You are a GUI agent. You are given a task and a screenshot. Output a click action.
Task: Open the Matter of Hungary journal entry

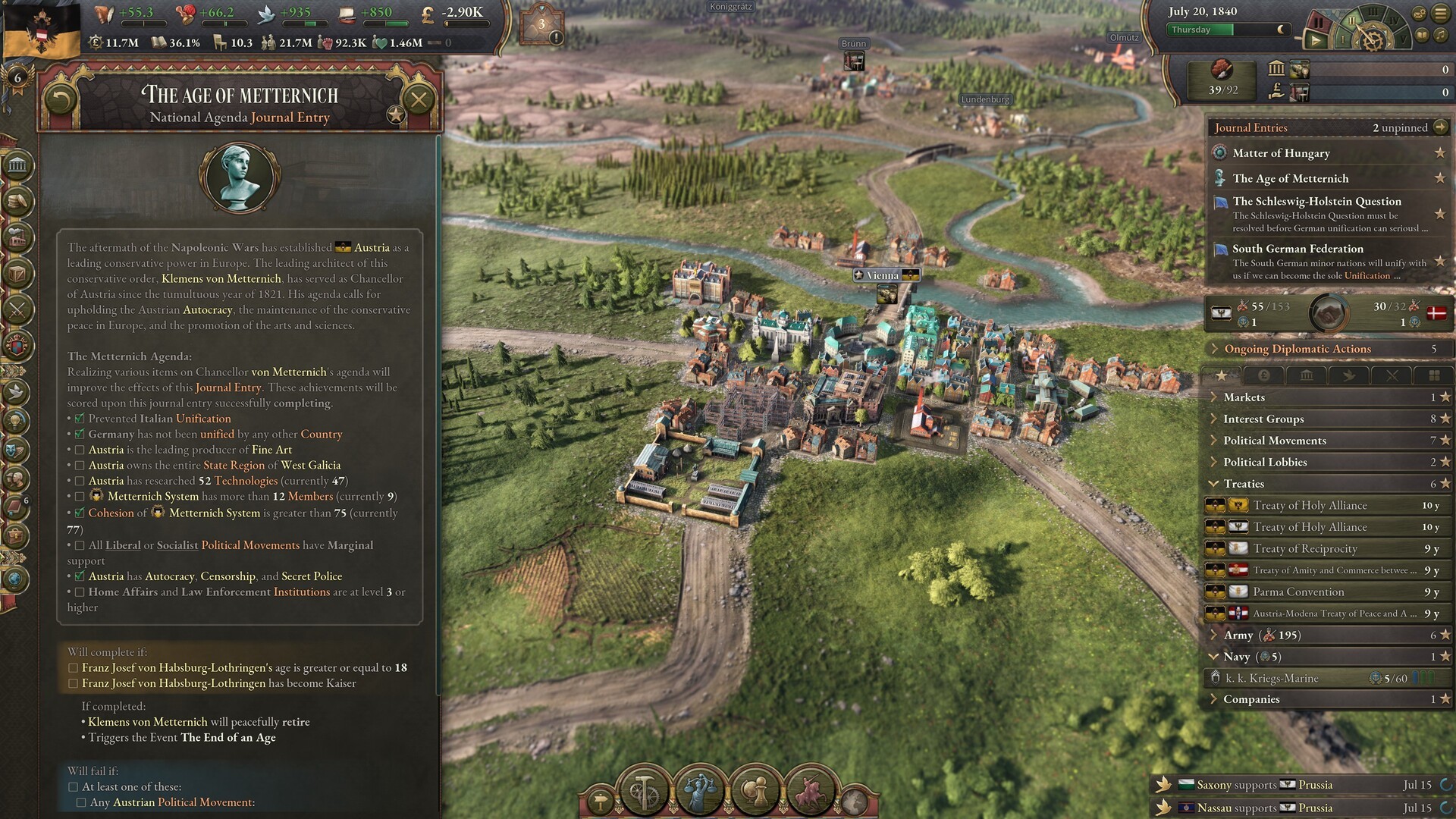[x=1281, y=153]
